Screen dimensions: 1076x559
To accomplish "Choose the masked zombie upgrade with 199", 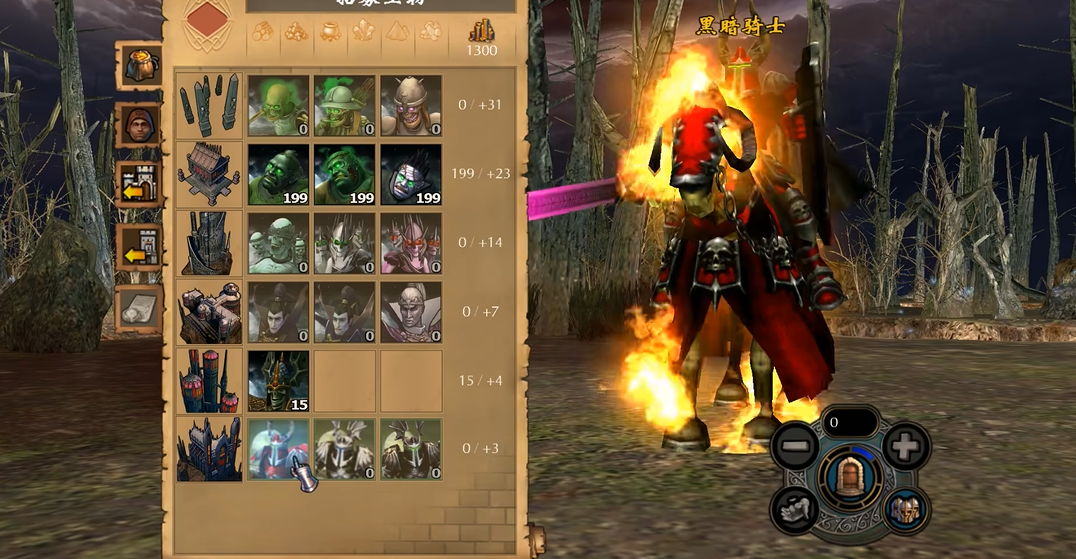I will (410, 175).
